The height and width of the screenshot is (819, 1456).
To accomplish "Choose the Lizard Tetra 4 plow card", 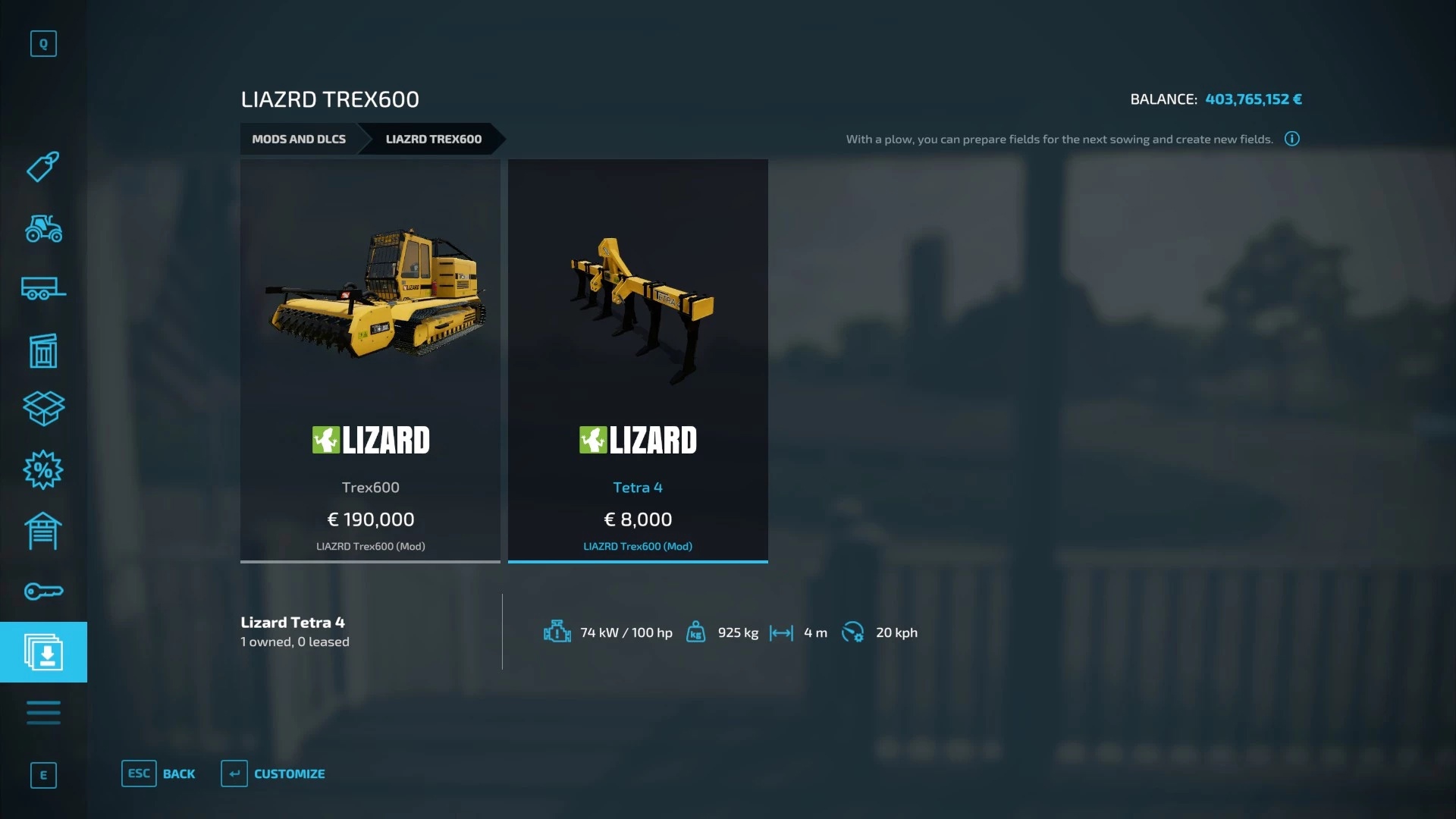I will (638, 360).
